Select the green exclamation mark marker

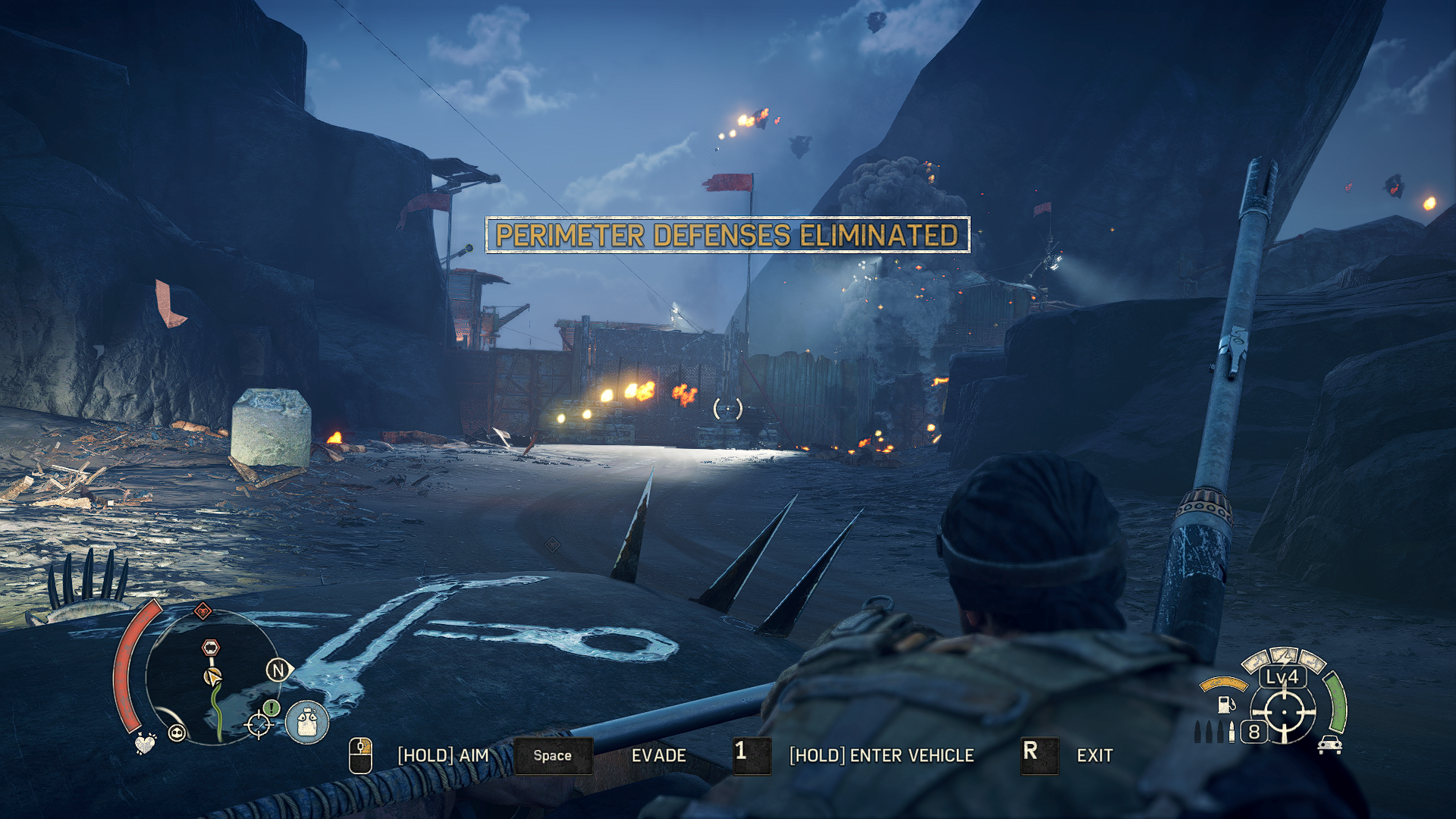tap(271, 708)
